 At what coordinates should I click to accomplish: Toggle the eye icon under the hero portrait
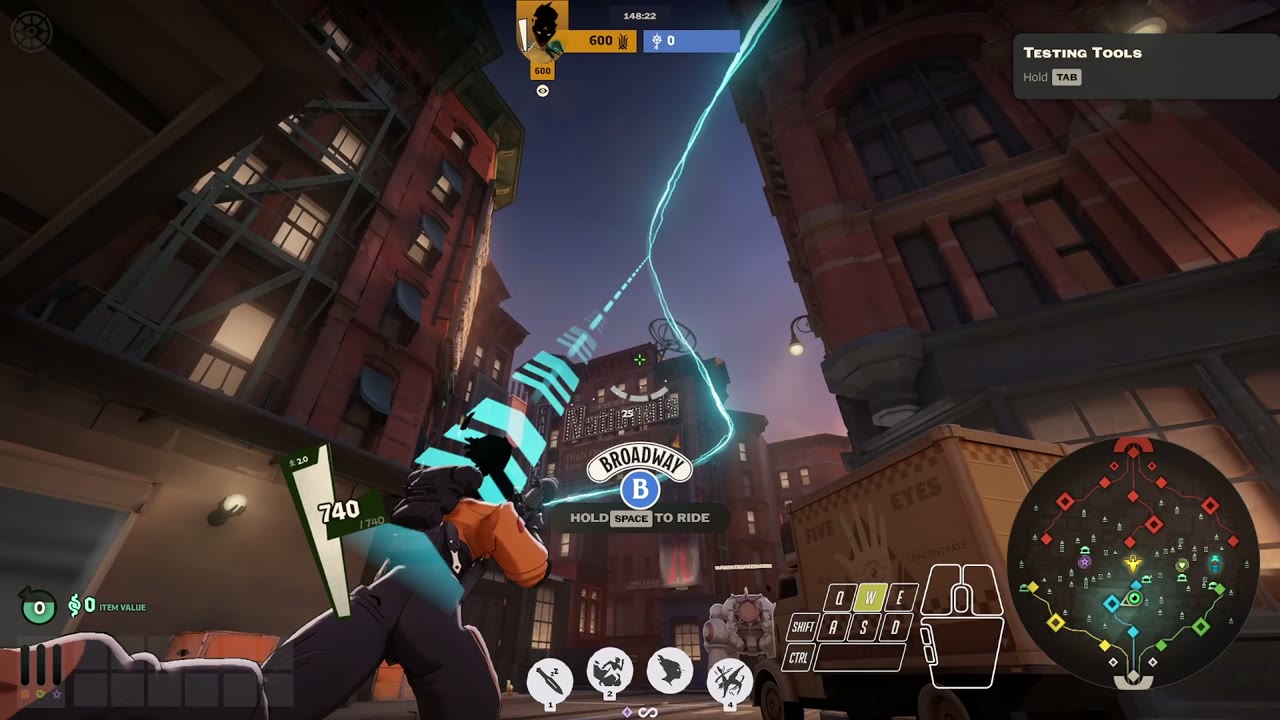(x=542, y=90)
